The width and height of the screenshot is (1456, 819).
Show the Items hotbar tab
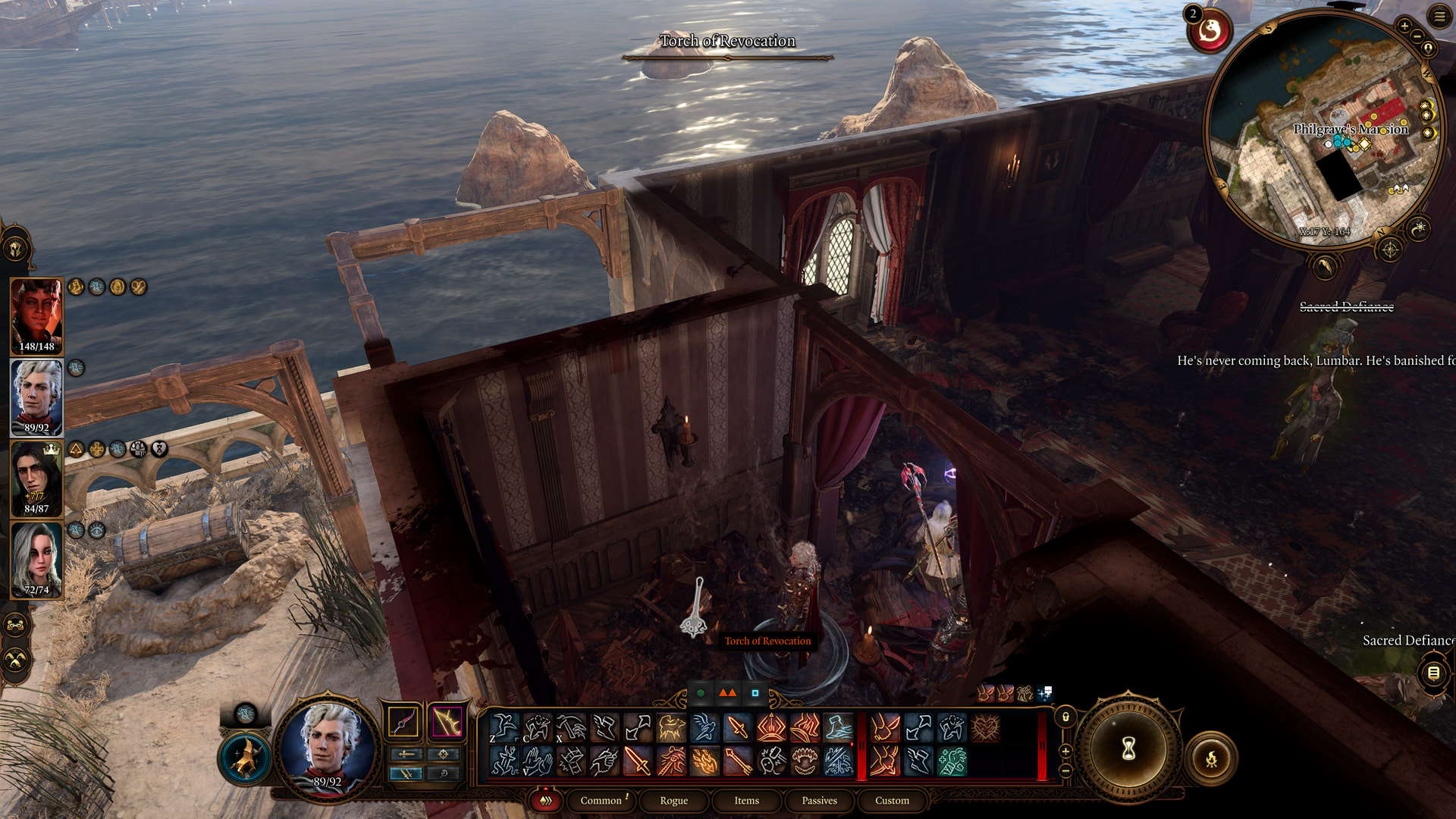click(746, 800)
